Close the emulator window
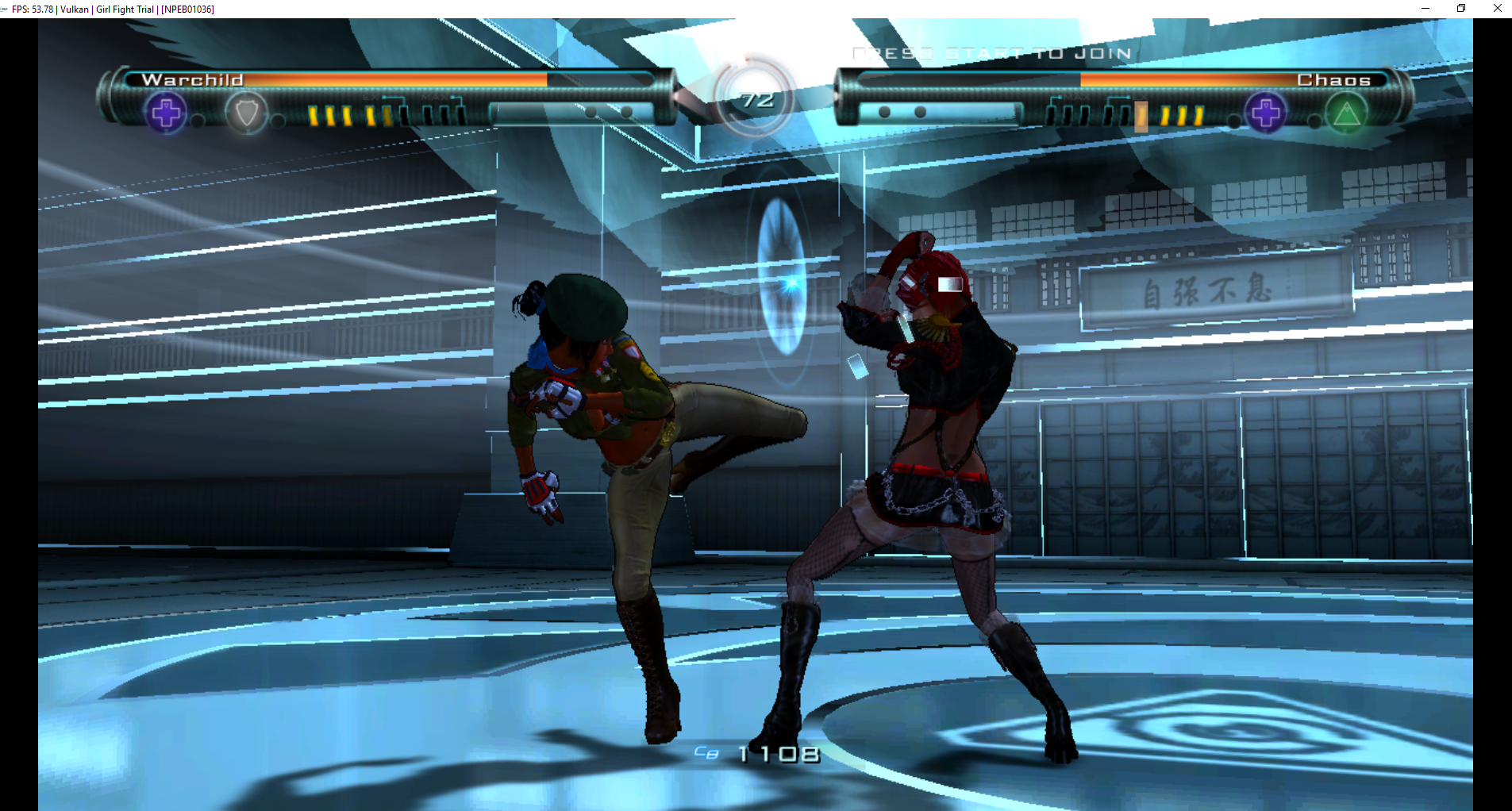The width and height of the screenshot is (1512, 811). pyautogui.click(x=1497, y=9)
